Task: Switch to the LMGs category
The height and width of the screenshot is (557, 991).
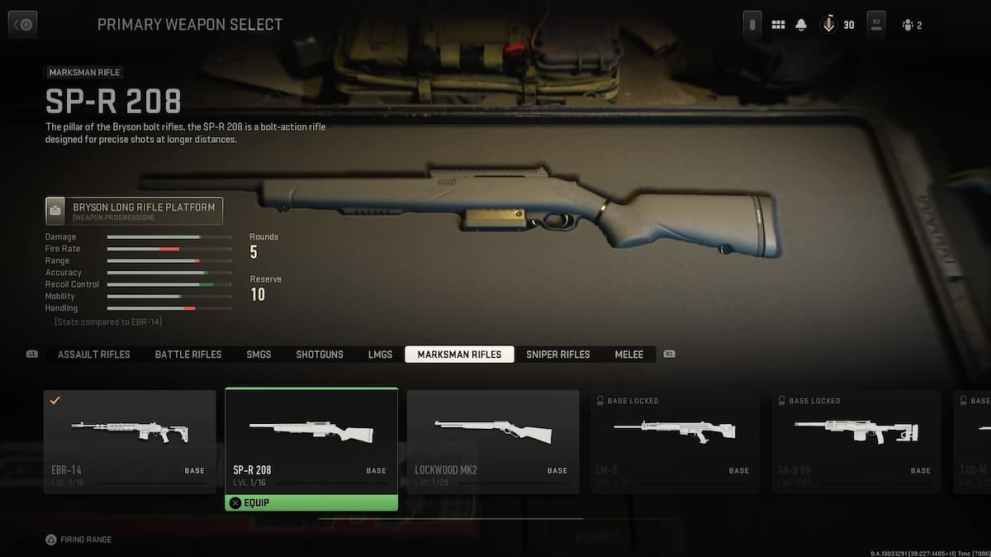Action: tap(380, 355)
